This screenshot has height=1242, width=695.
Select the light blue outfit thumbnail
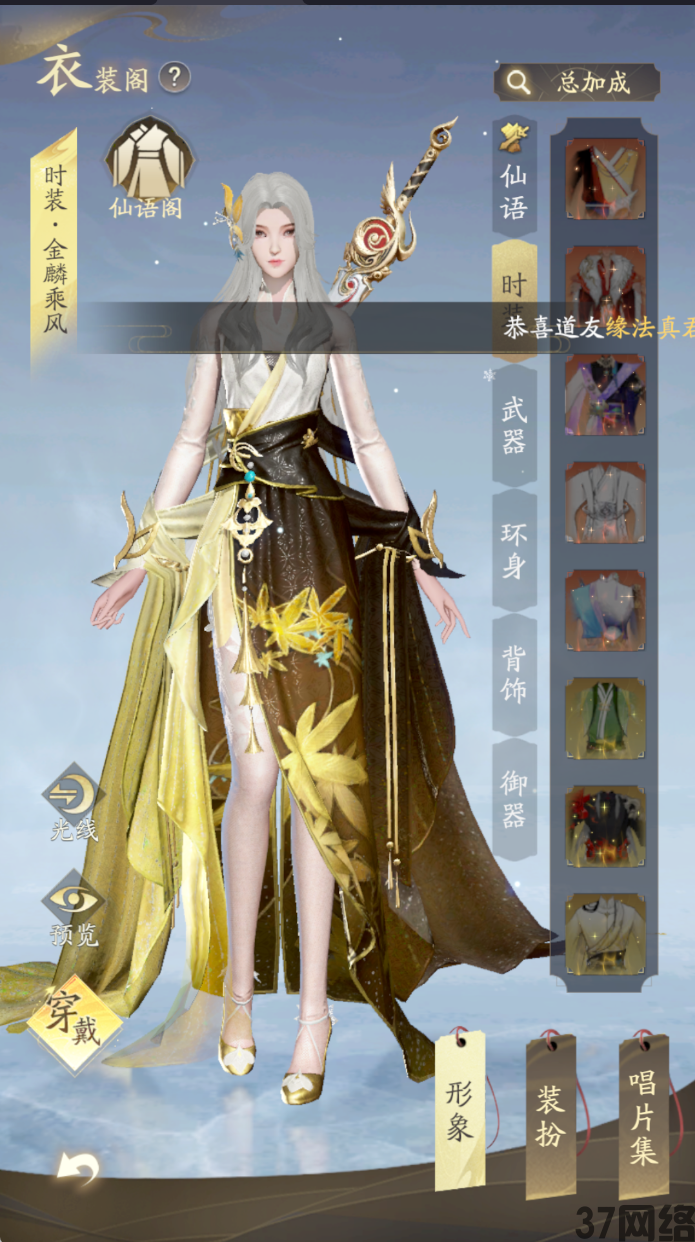tap(605, 610)
